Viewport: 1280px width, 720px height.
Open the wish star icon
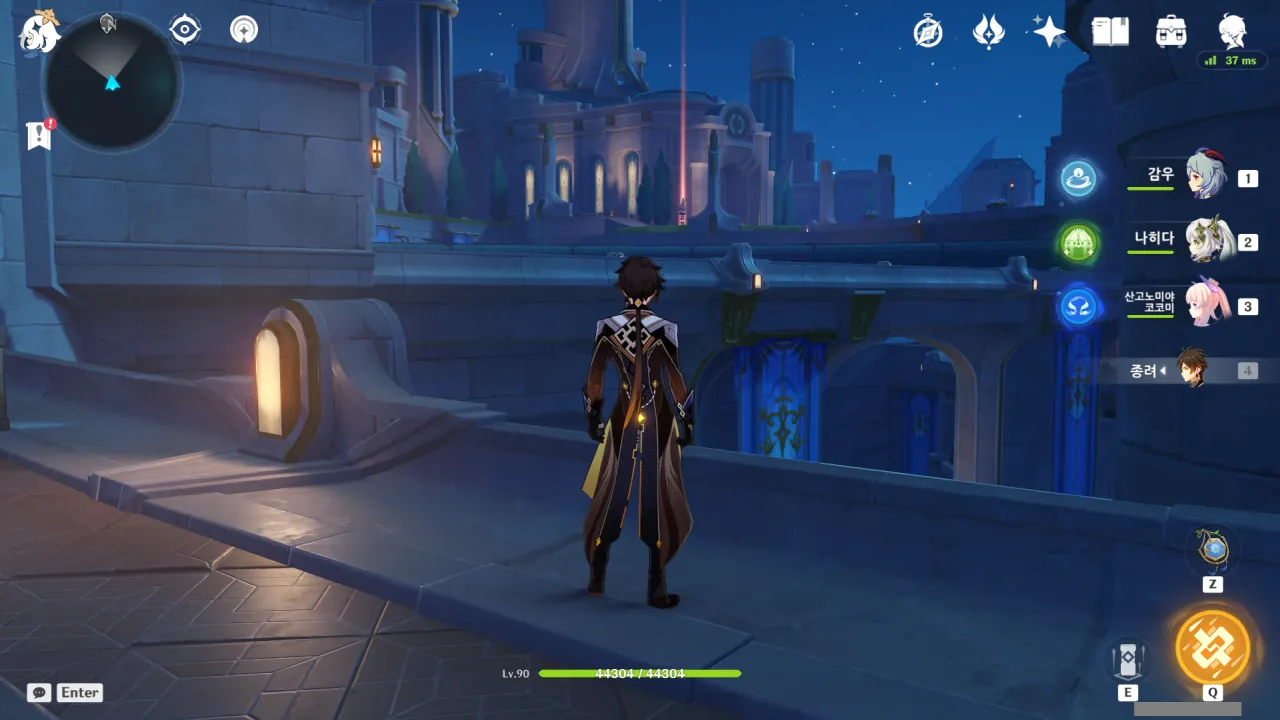(1049, 32)
